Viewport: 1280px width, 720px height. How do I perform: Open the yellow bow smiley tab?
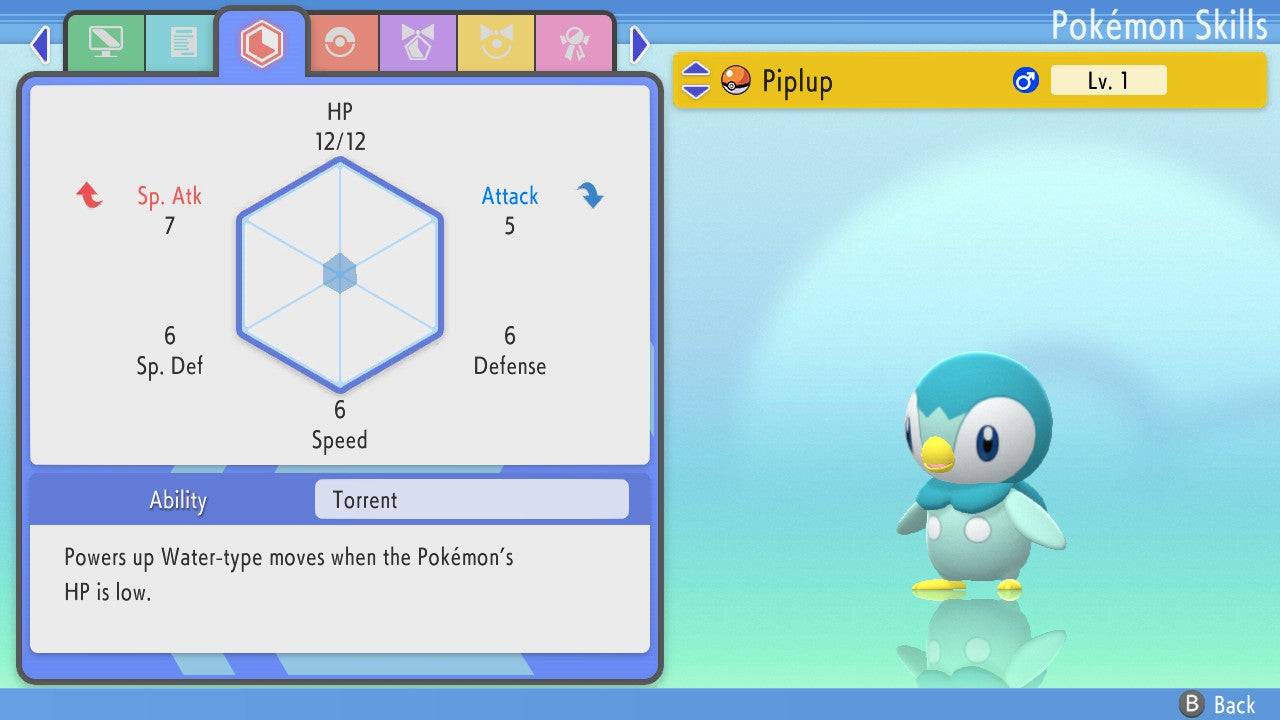click(x=495, y=42)
